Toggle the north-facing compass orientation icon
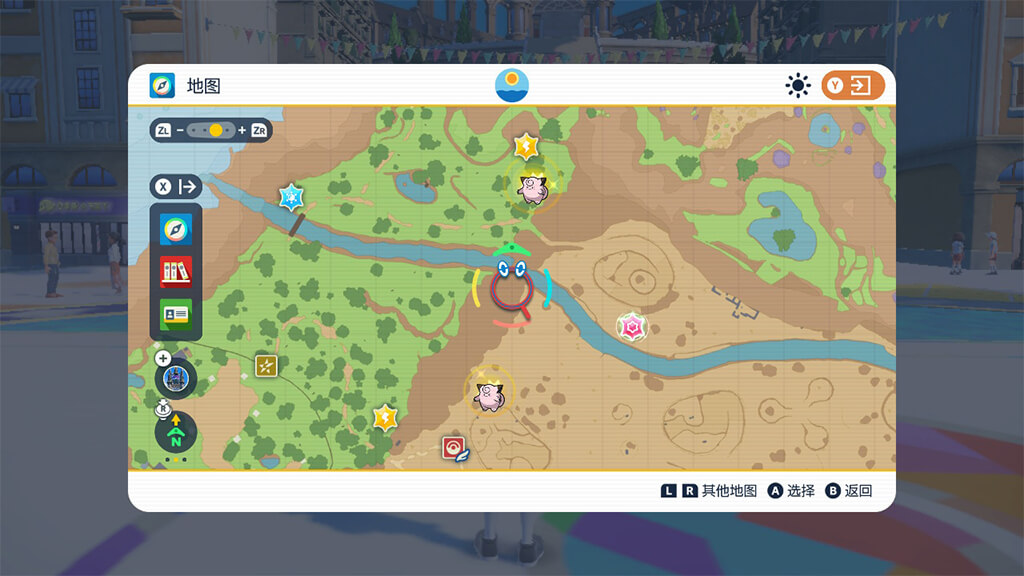Image resolution: width=1024 pixels, height=576 pixels. pos(176,432)
